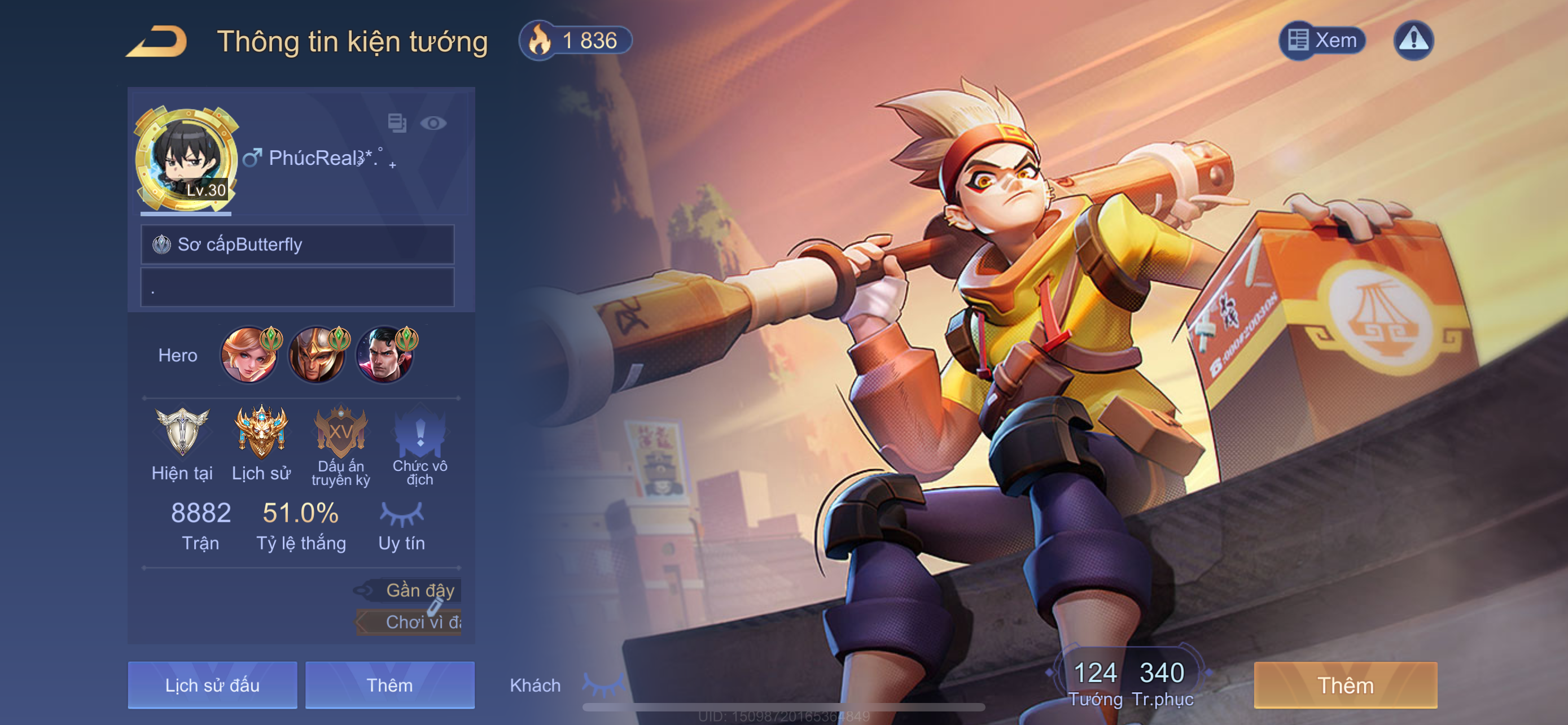Click the orange Thêm button
The height and width of the screenshot is (725, 1568).
pos(1345,685)
